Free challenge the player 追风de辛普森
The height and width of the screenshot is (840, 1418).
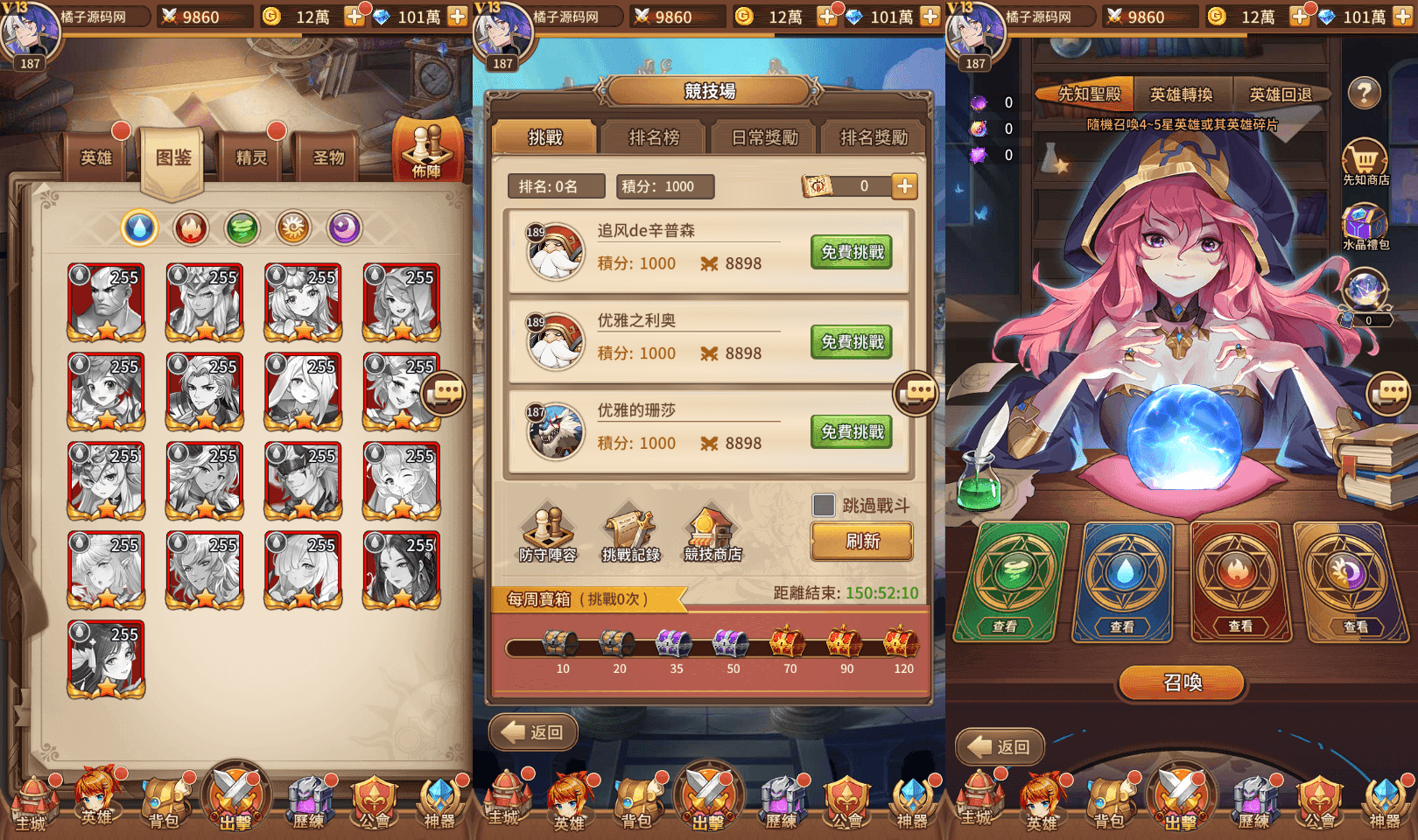click(850, 253)
